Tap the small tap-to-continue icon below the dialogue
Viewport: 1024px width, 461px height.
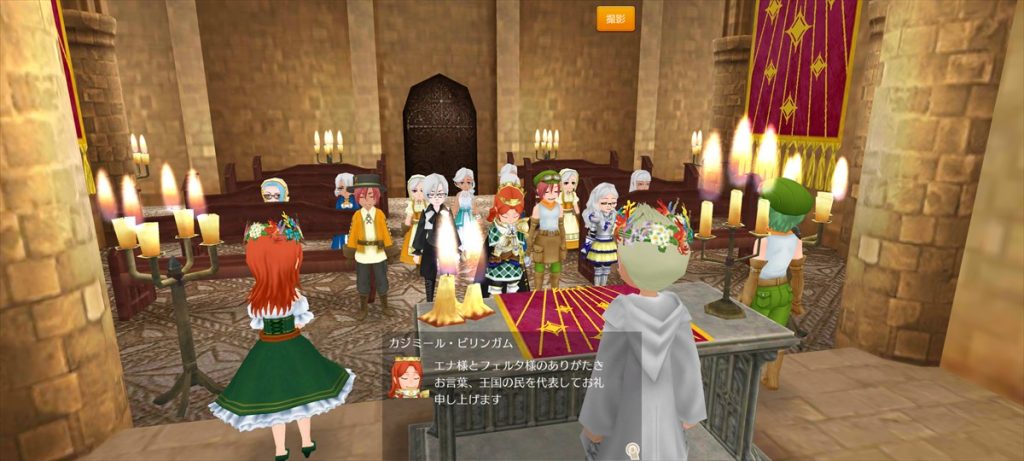click(x=631, y=450)
